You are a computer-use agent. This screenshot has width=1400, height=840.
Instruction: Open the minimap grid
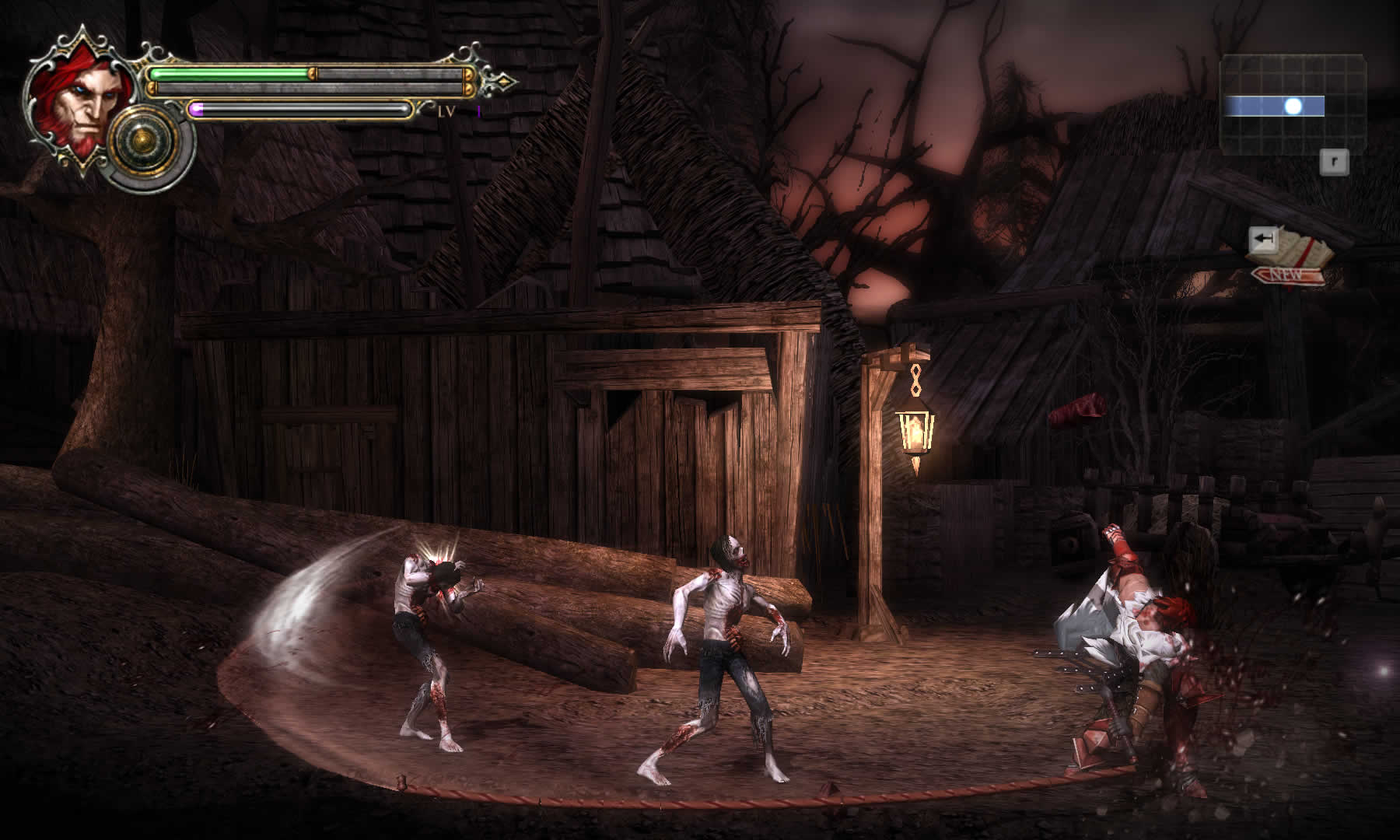tap(1293, 104)
